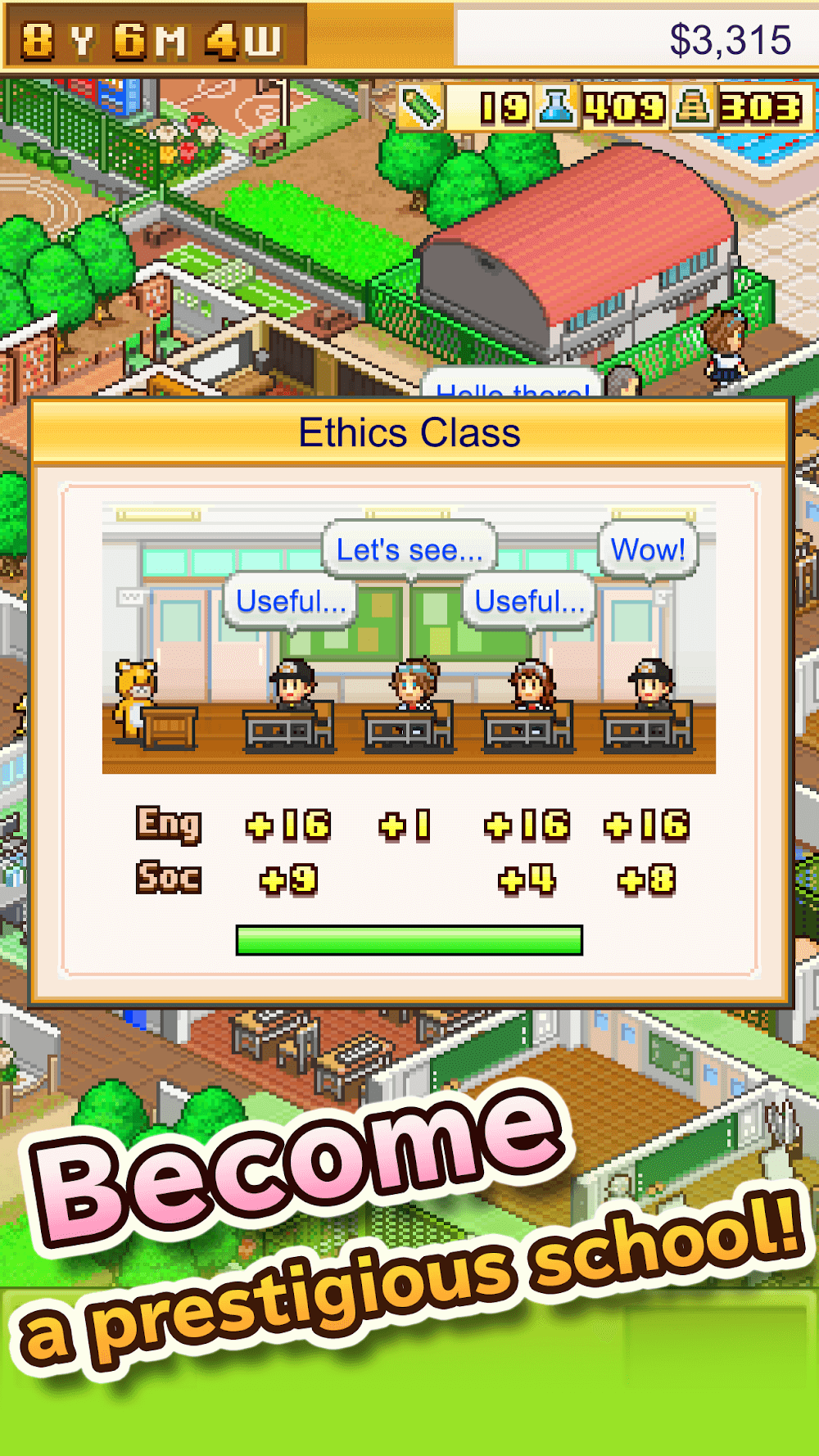Viewport: 819px width, 1456px height.
Task: Select the blue flask research points icon
Action: (x=557, y=107)
